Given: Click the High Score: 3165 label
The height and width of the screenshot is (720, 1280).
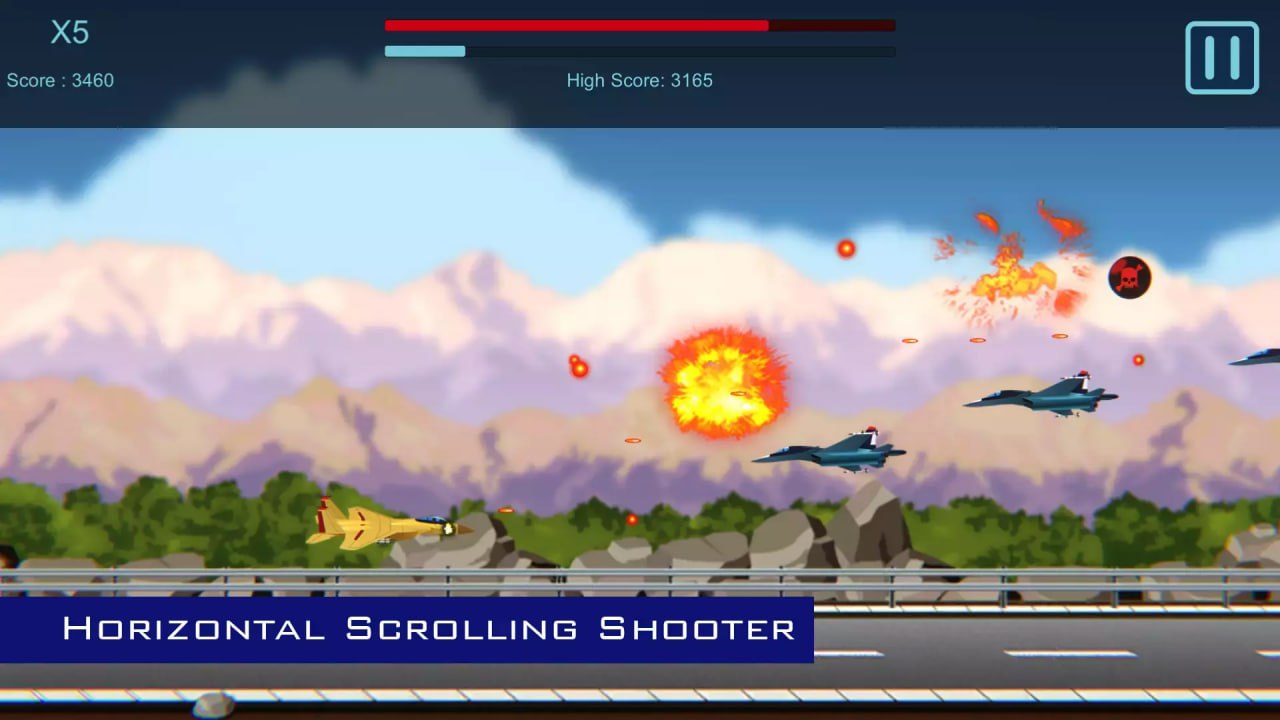Looking at the screenshot, I should tap(640, 80).
